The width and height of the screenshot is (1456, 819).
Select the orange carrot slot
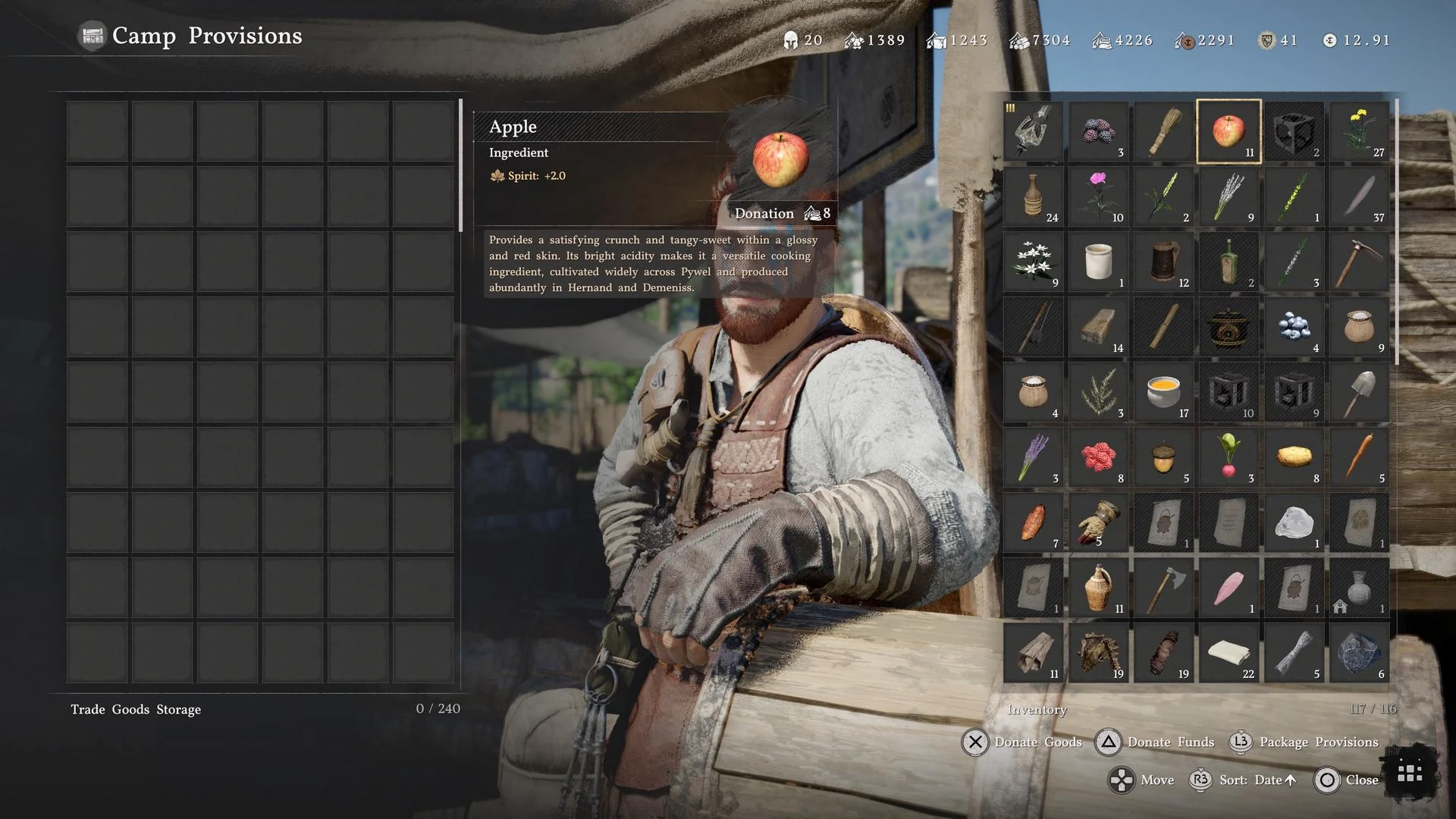(1359, 457)
